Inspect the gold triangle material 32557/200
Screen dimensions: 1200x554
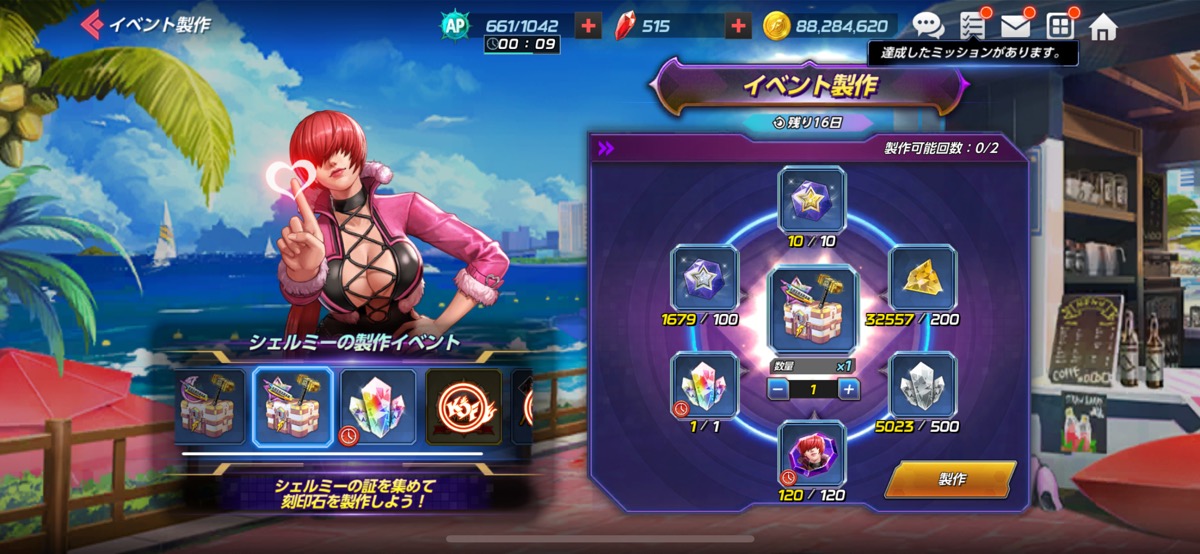click(x=922, y=278)
